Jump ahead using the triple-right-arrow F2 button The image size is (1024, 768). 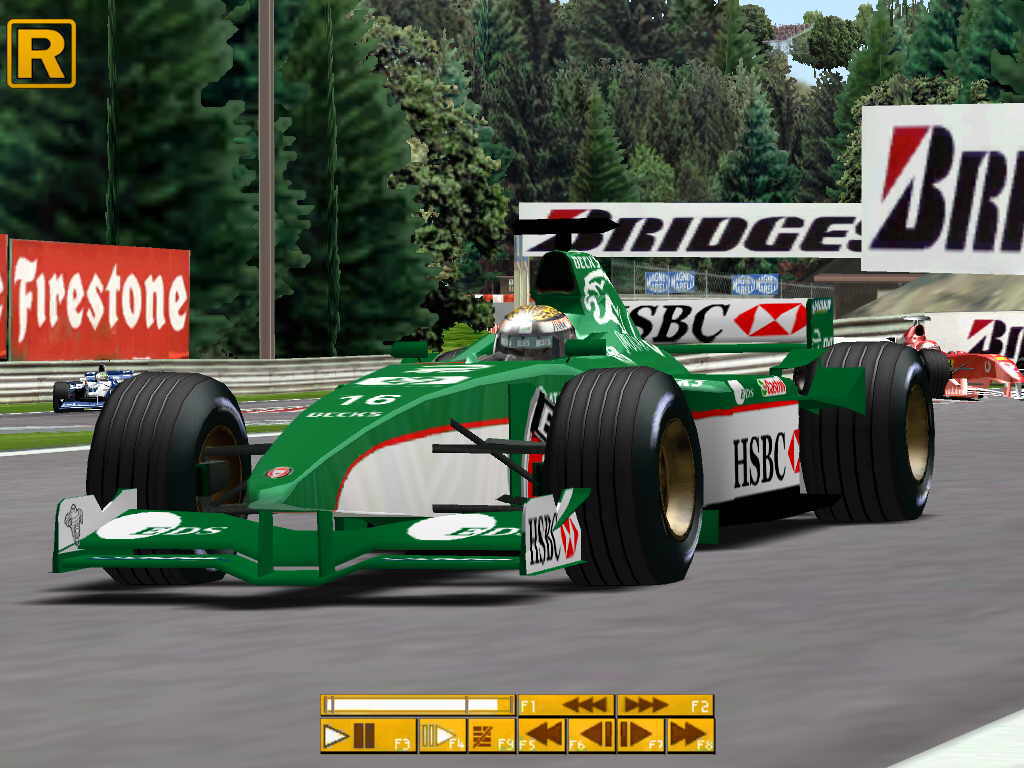pos(664,705)
